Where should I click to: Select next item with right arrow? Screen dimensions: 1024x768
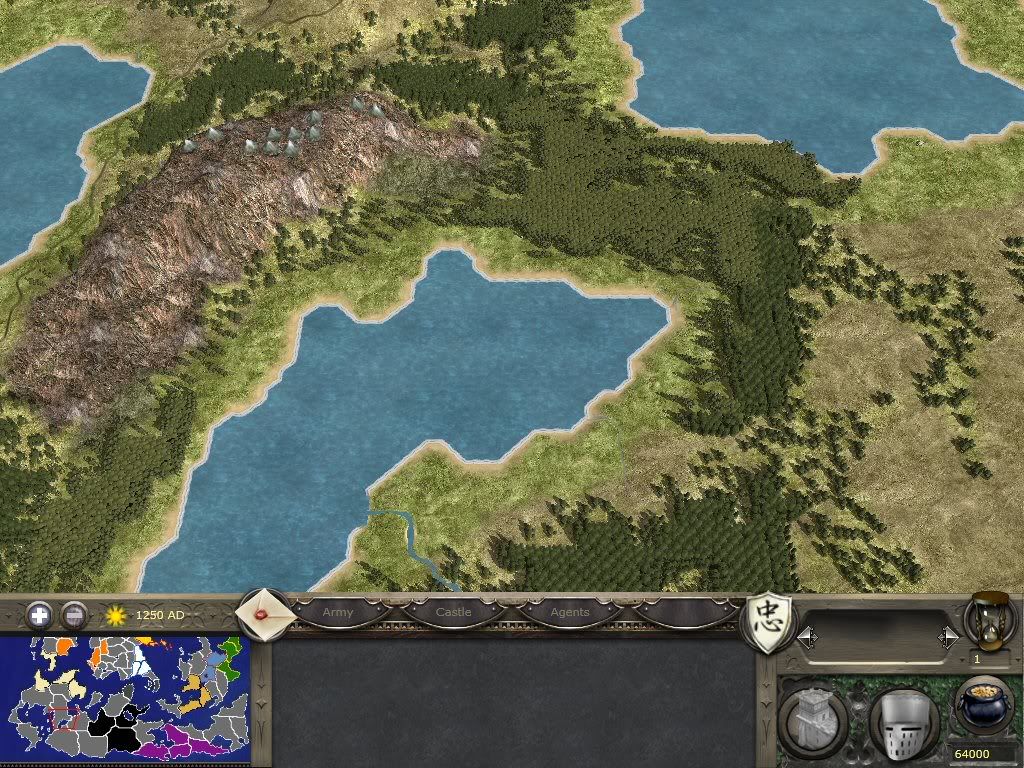click(x=946, y=636)
